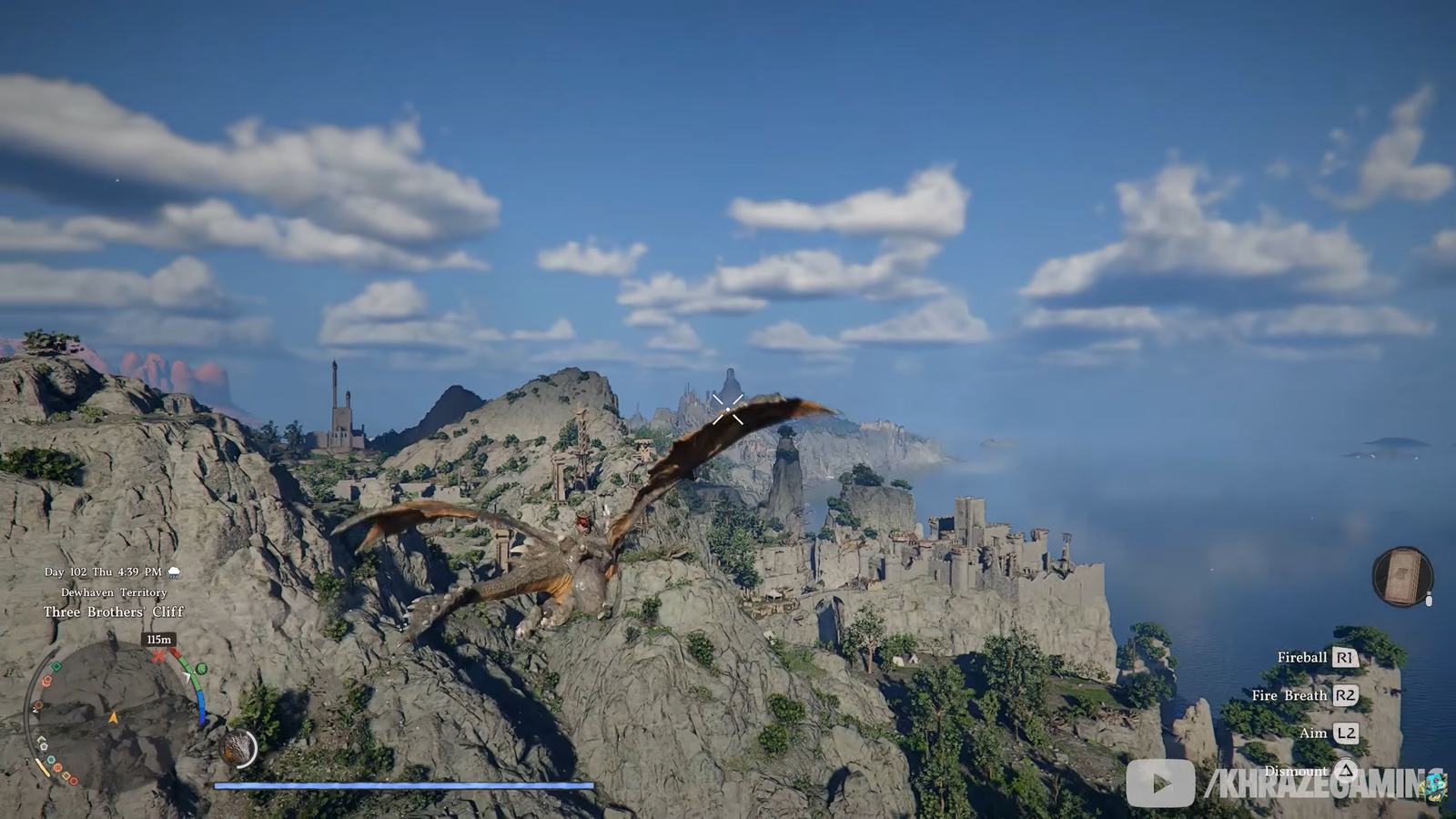Select the red X marker on minimap

tap(159, 655)
